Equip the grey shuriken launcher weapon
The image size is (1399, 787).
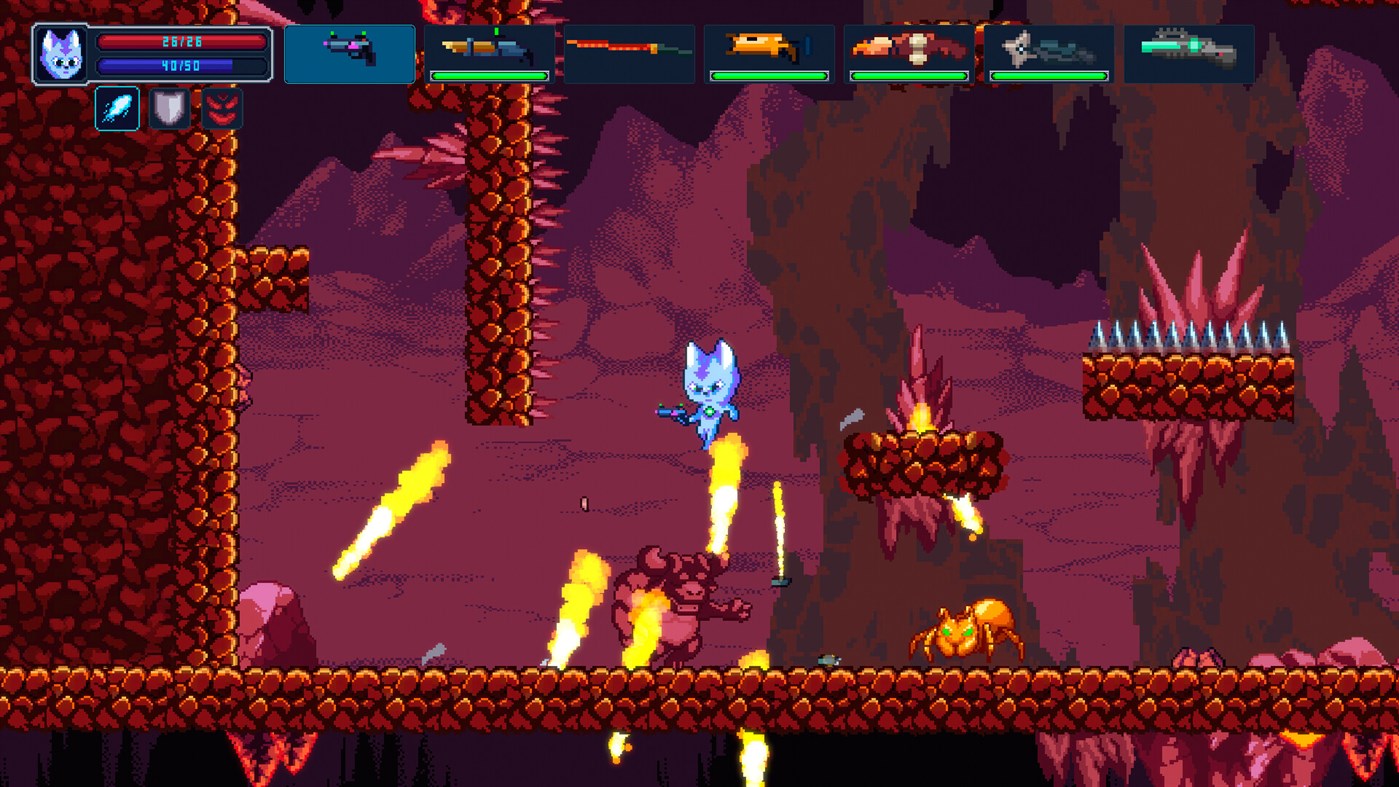click(1049, 48)
